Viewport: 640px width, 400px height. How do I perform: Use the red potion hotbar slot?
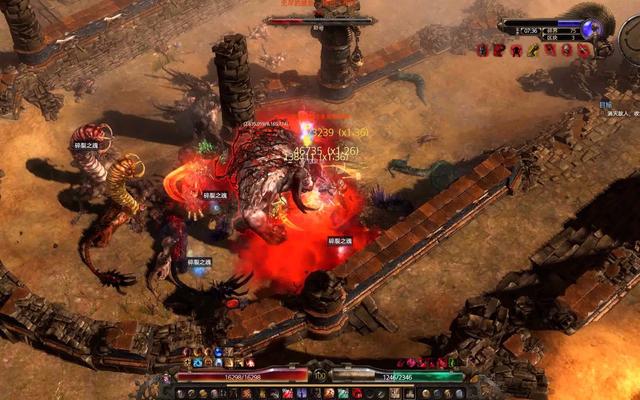point(287,392)
